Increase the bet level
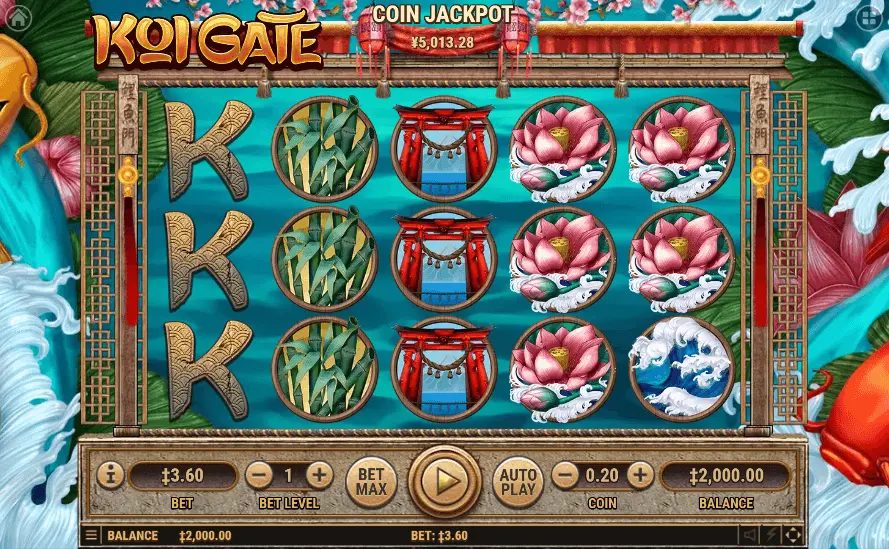Viewport: 889px width, 549px height. tap(320, 475)
